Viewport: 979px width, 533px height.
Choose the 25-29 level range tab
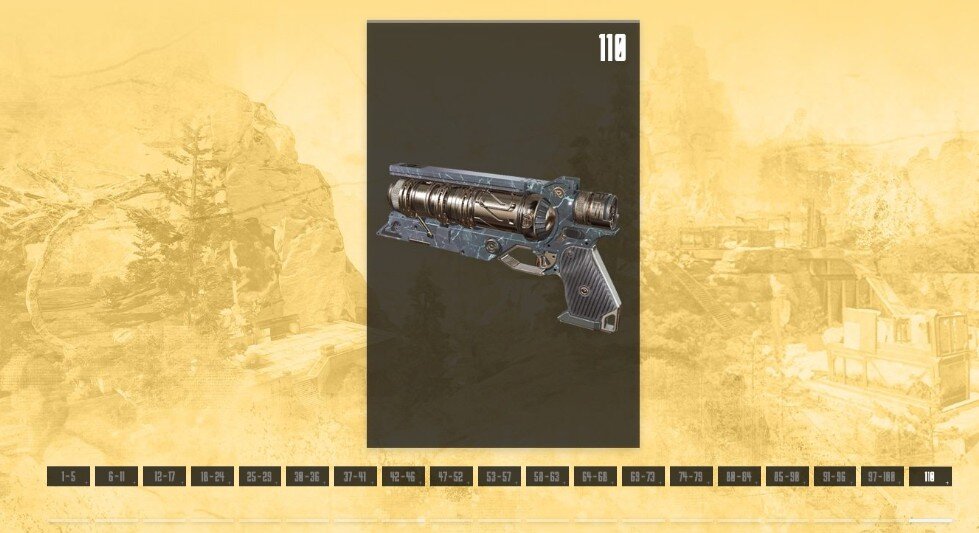tap(260, 477)
